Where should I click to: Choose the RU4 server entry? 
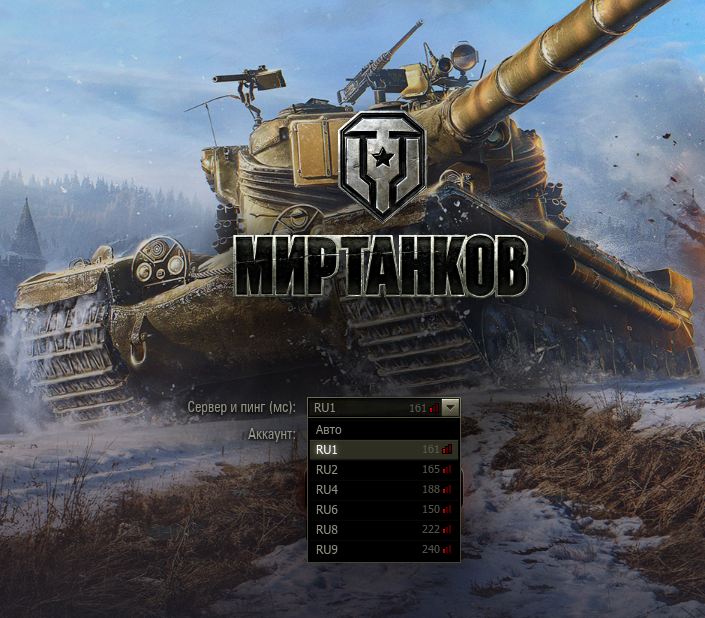[x=383, y=490]
